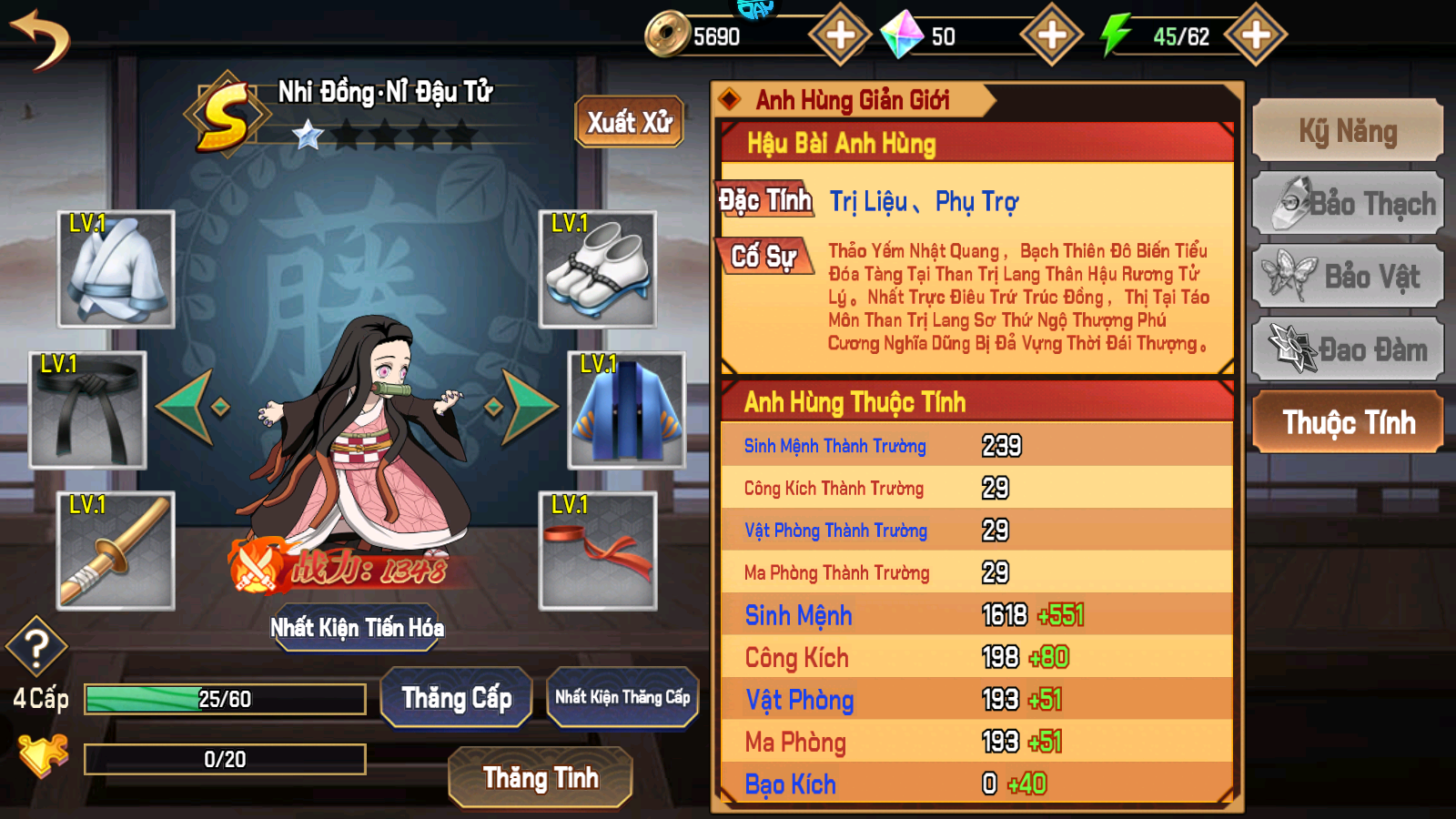Click the Nhất Kiện Thăng Cấp button

[x=622, y=696]
